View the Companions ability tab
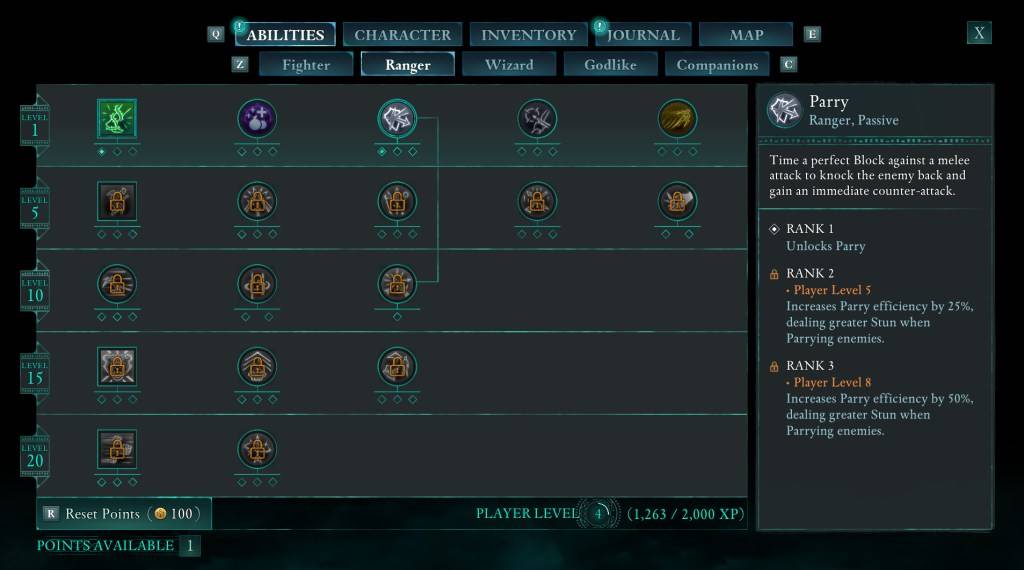The image size is (1024, 570). tap(717, 65)
